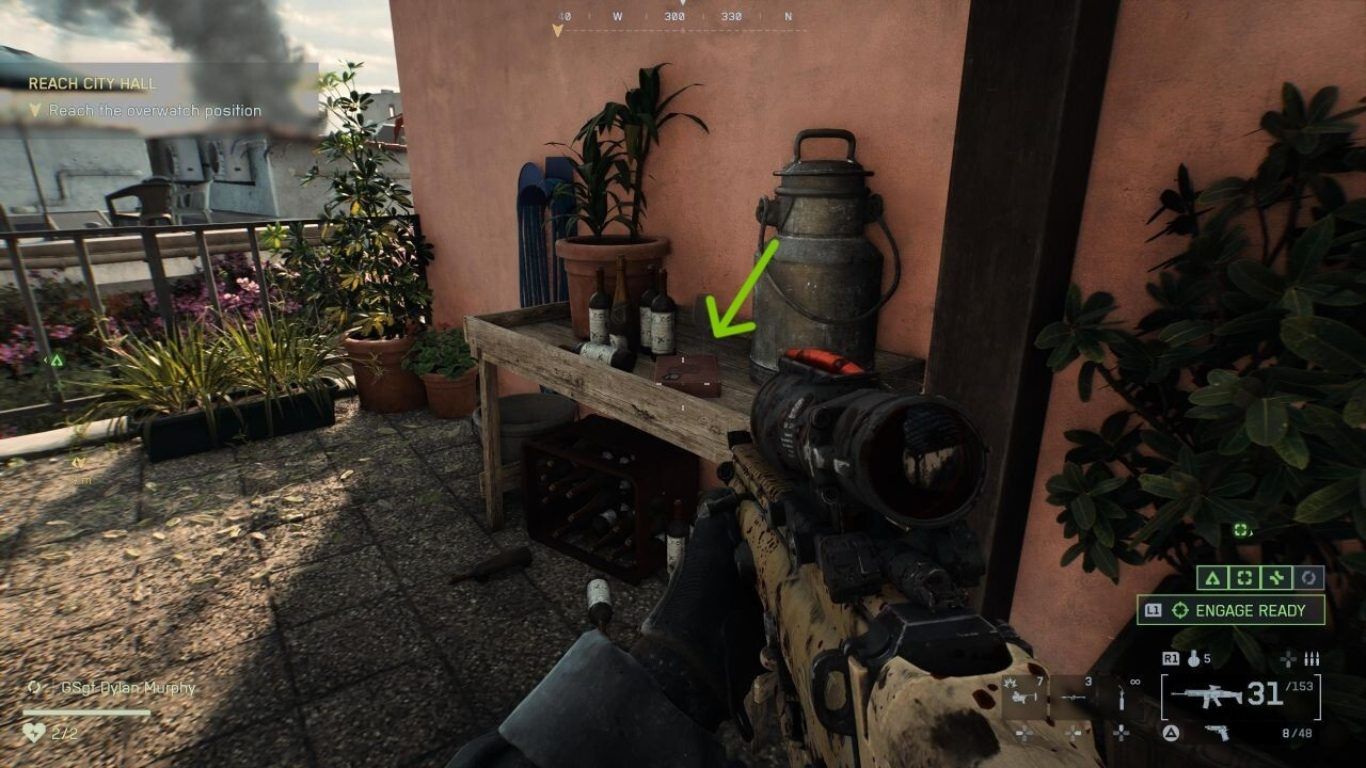The height and width of the screenshot is (768, 1366).
Task: Select the greyed-out circular arrows squad icon
Action: [x=1308, y=578]
